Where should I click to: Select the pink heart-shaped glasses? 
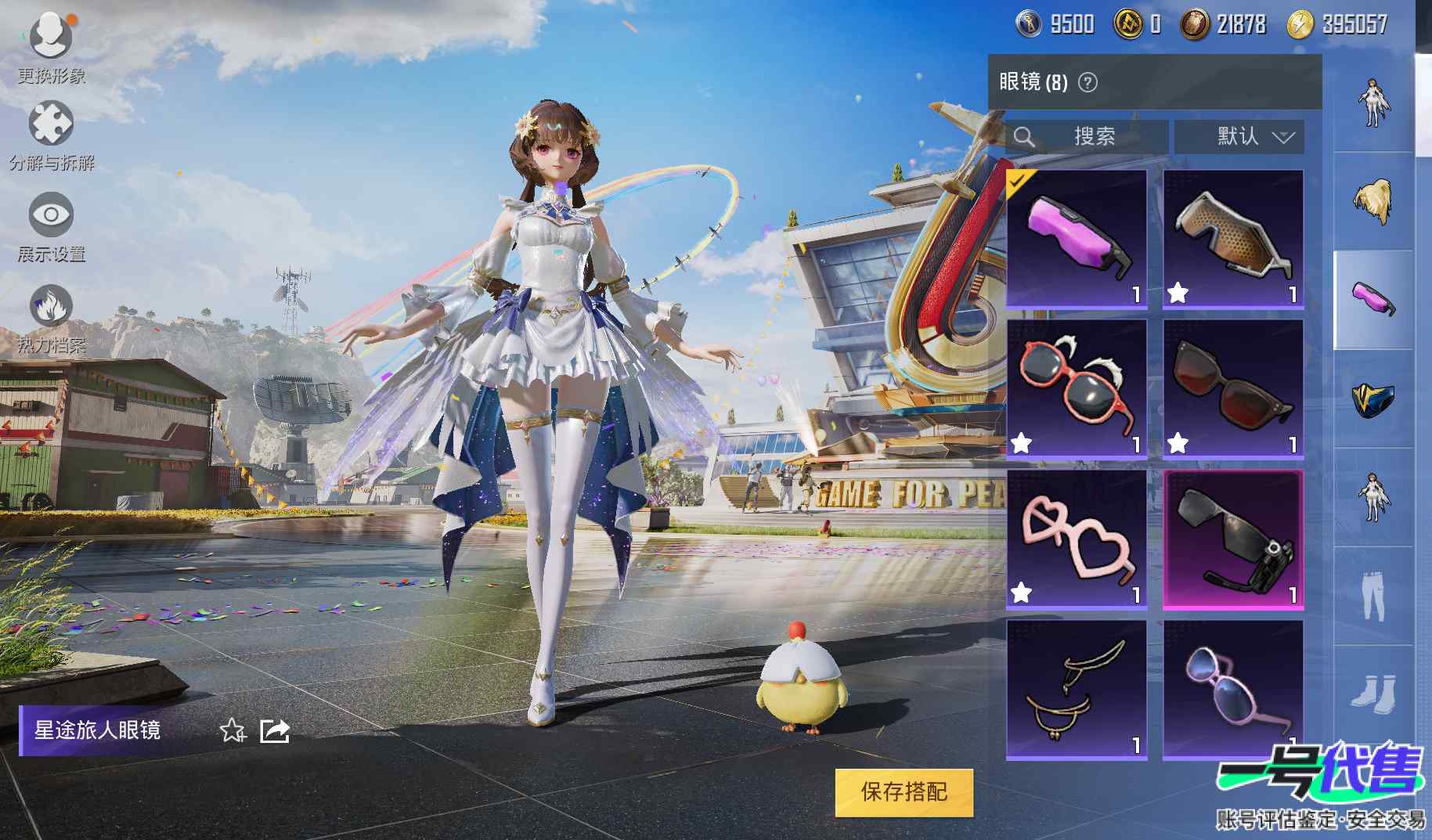pyautogui.click(x=1077, y=538)
